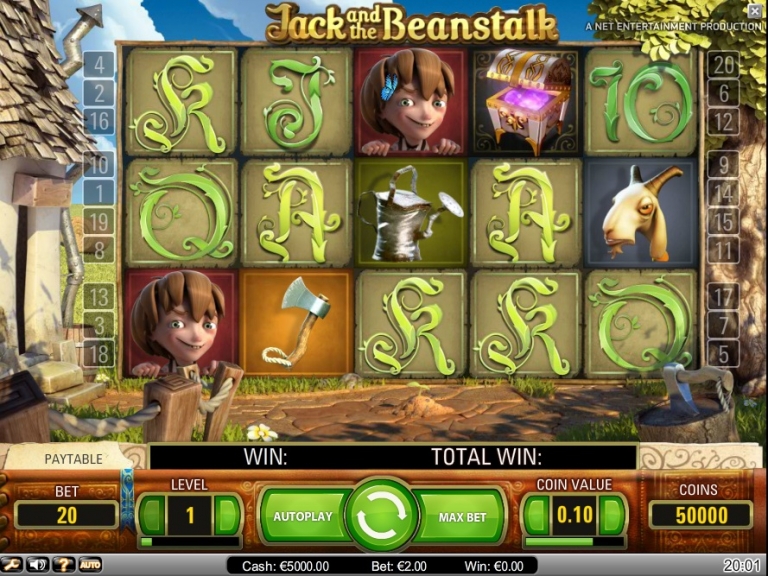Place the Max Bet
Image resolution: width=768 pixels, height=576 pixels.
click(x=462, y=517)
